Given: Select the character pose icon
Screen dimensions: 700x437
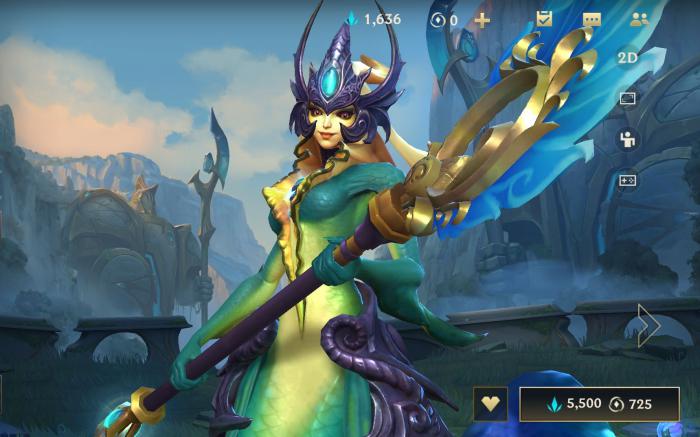Looking at the screenshot, I should 628,140.
